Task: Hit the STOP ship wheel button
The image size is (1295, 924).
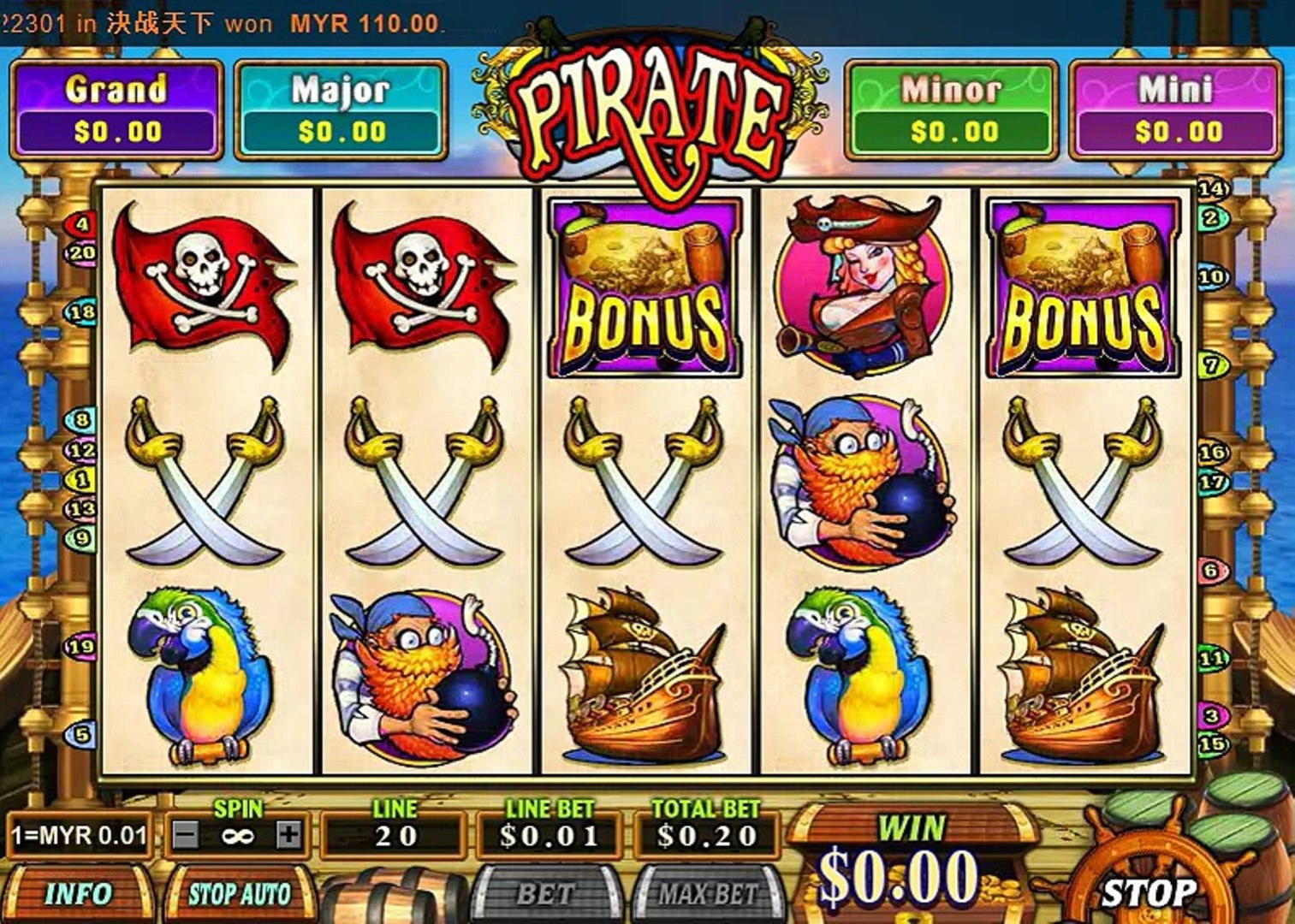Action: click(1148, 892)
